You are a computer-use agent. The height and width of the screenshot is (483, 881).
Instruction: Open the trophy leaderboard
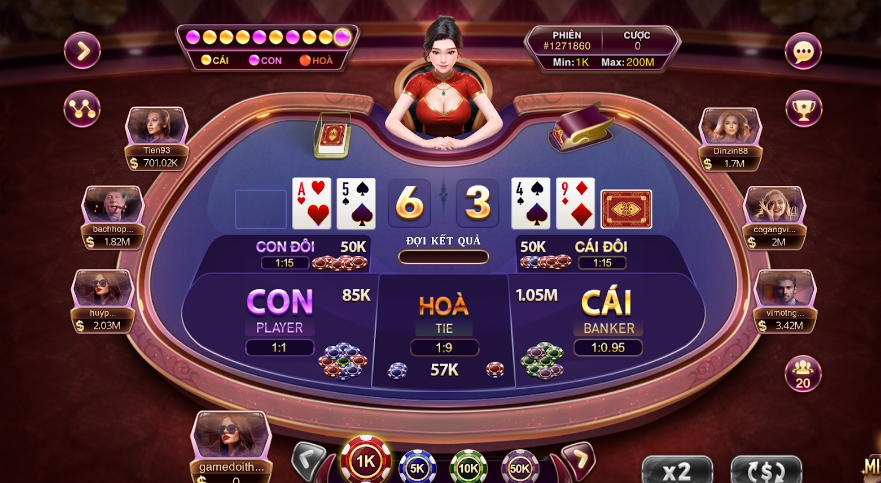point(803,108)
